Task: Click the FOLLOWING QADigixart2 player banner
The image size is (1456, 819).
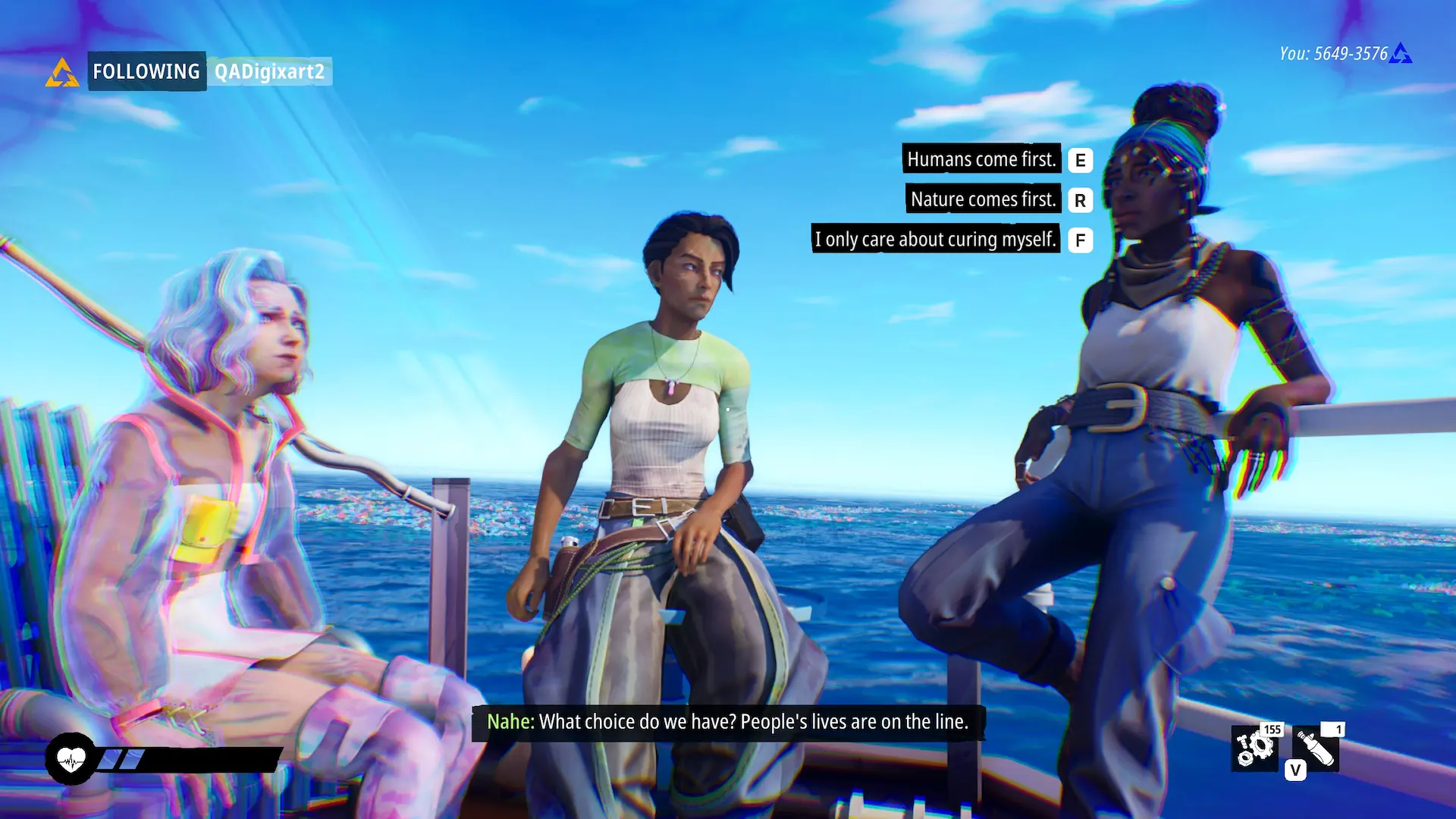Action: (x=209, y=71)
